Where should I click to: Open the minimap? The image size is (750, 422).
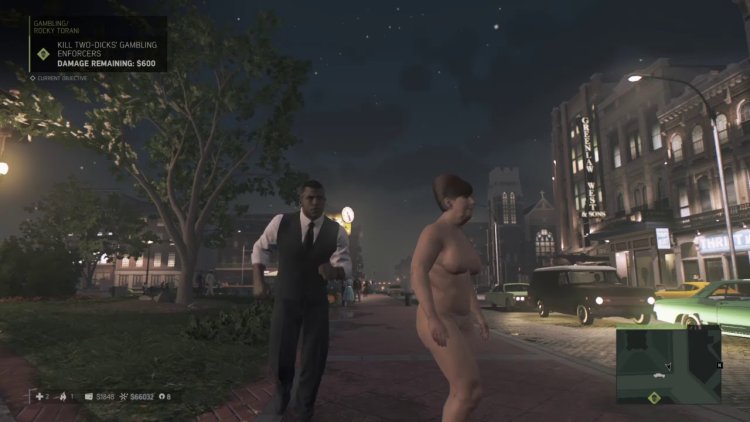click(x=668, y=363)
